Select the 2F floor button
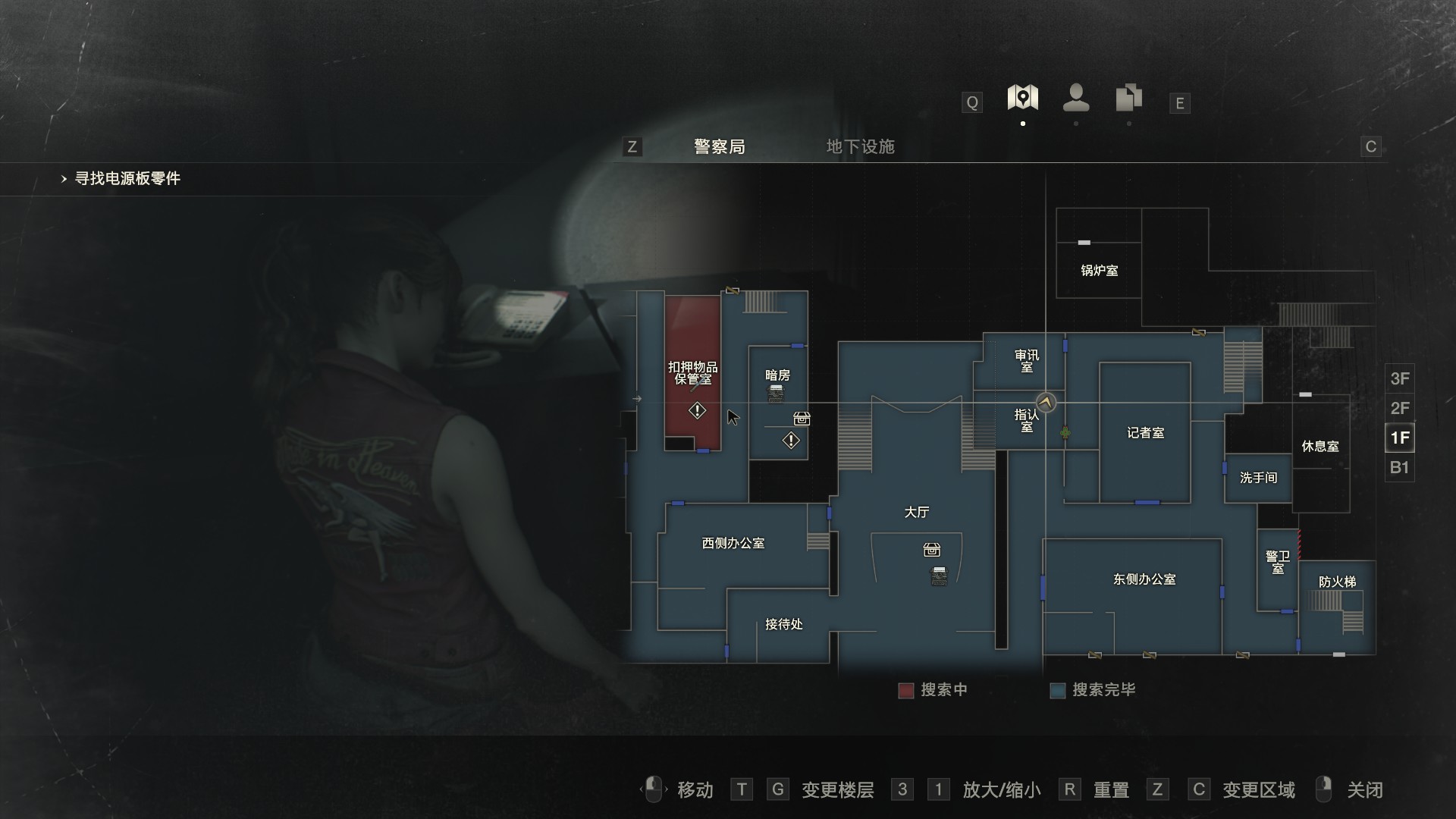The width and height of the screenshot is (1456, 819). click(1399, 408)
